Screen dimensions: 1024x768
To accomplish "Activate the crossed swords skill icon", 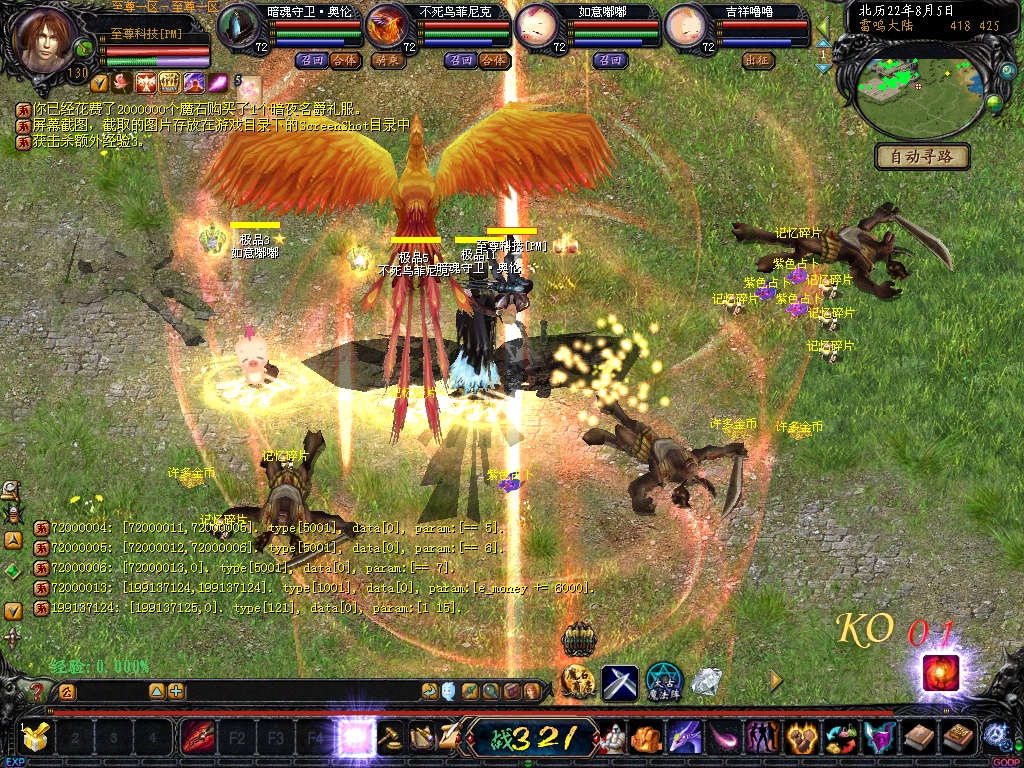I will coord(620,683).
